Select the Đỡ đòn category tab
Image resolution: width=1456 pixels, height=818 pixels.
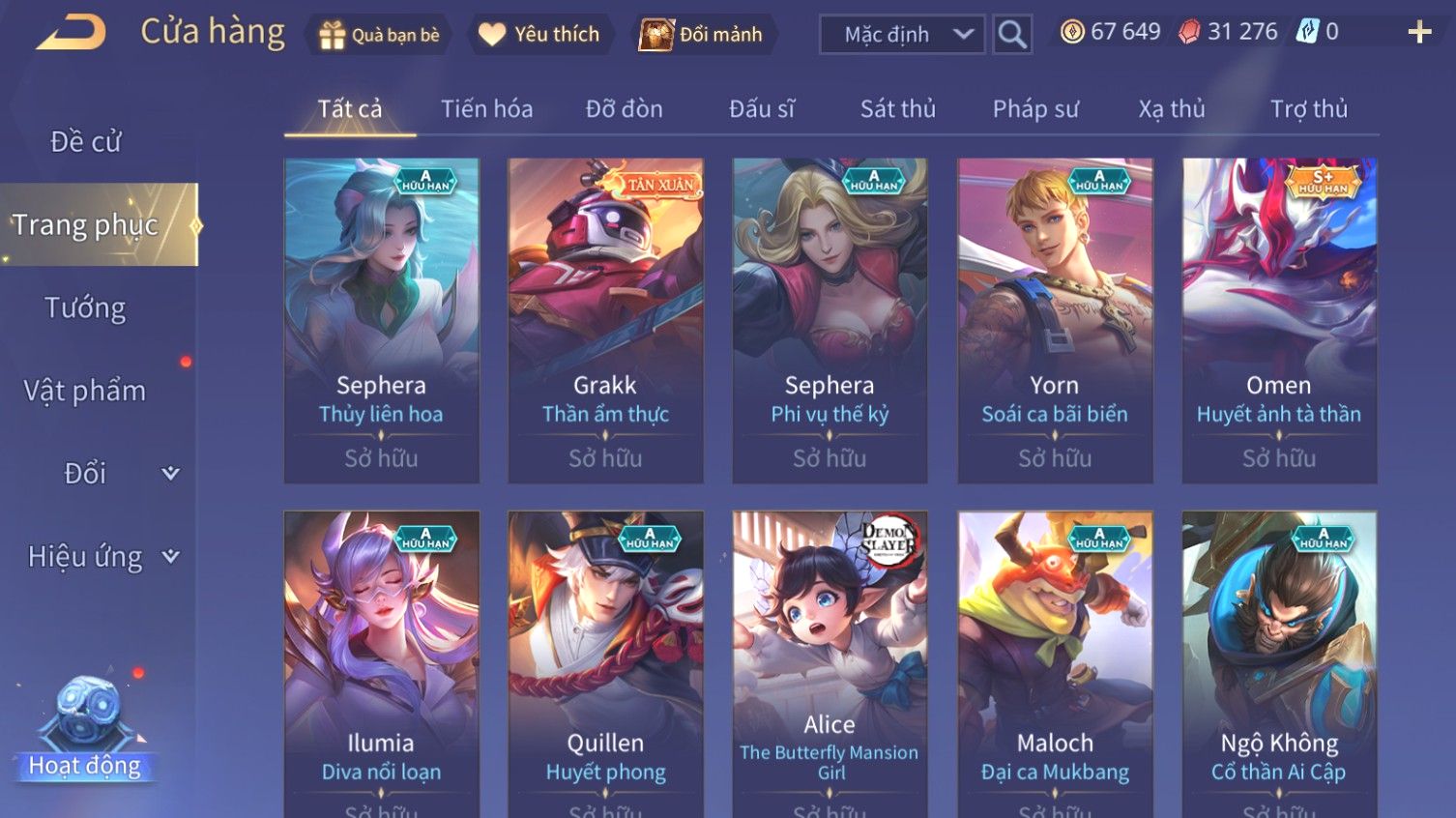coord(624,109)
